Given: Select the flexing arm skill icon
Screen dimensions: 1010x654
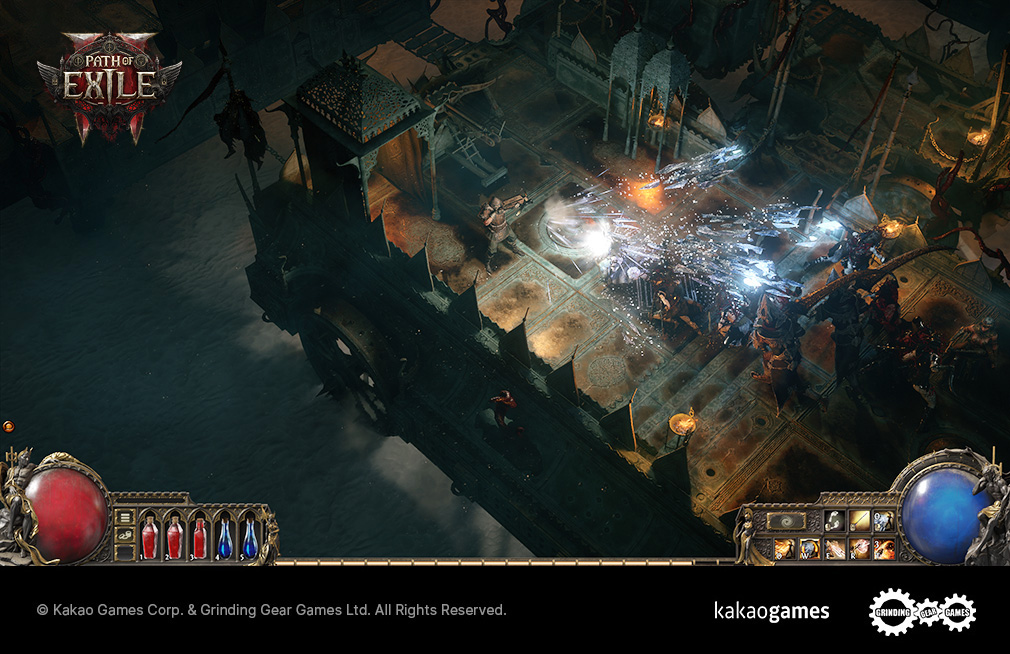Looking at the screenshot, I should 835,521.
